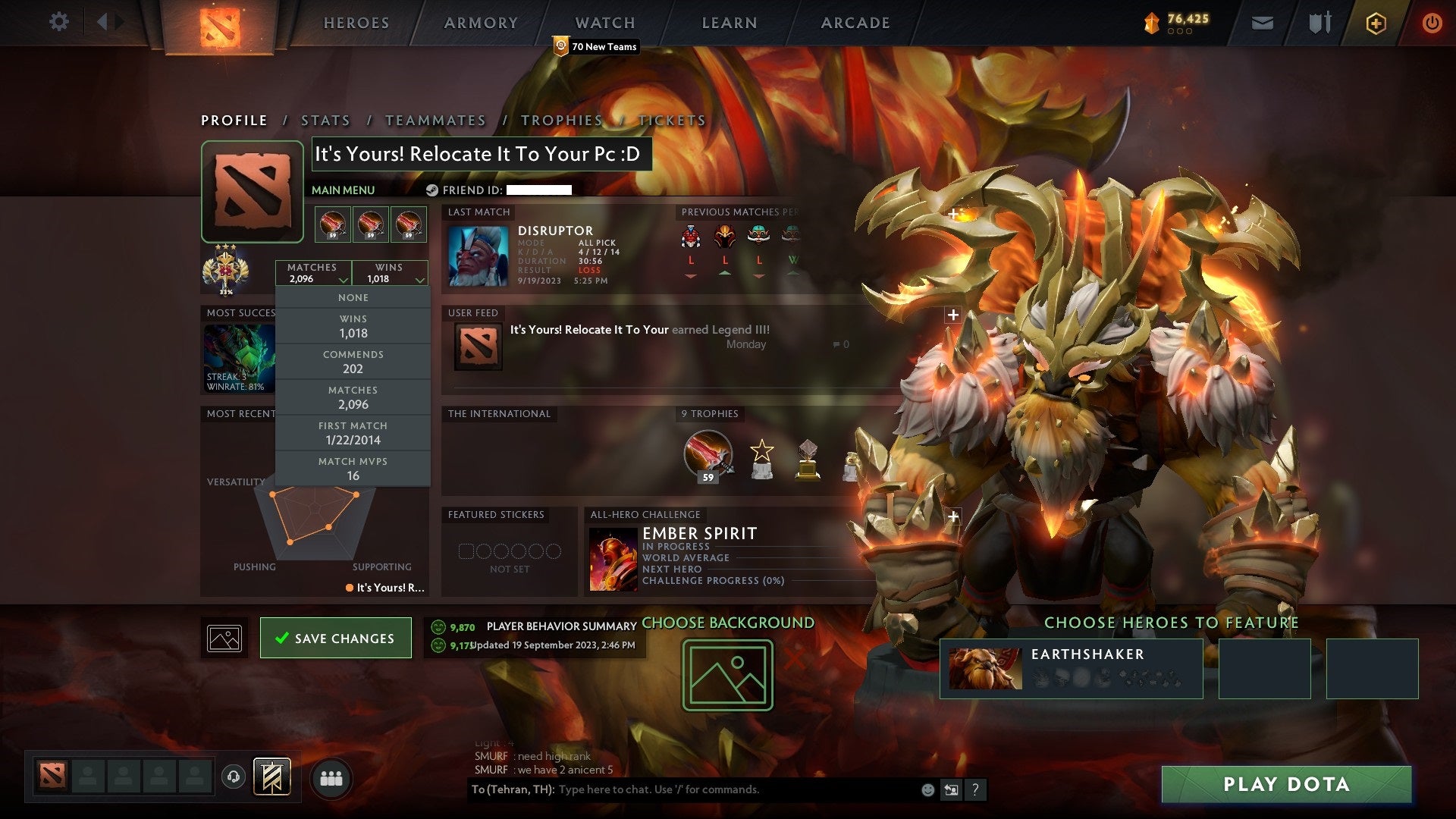Select COMMENDS 202 in the stats dropdown
This screenshot has height=819, width=1456.
pos(353,362)
